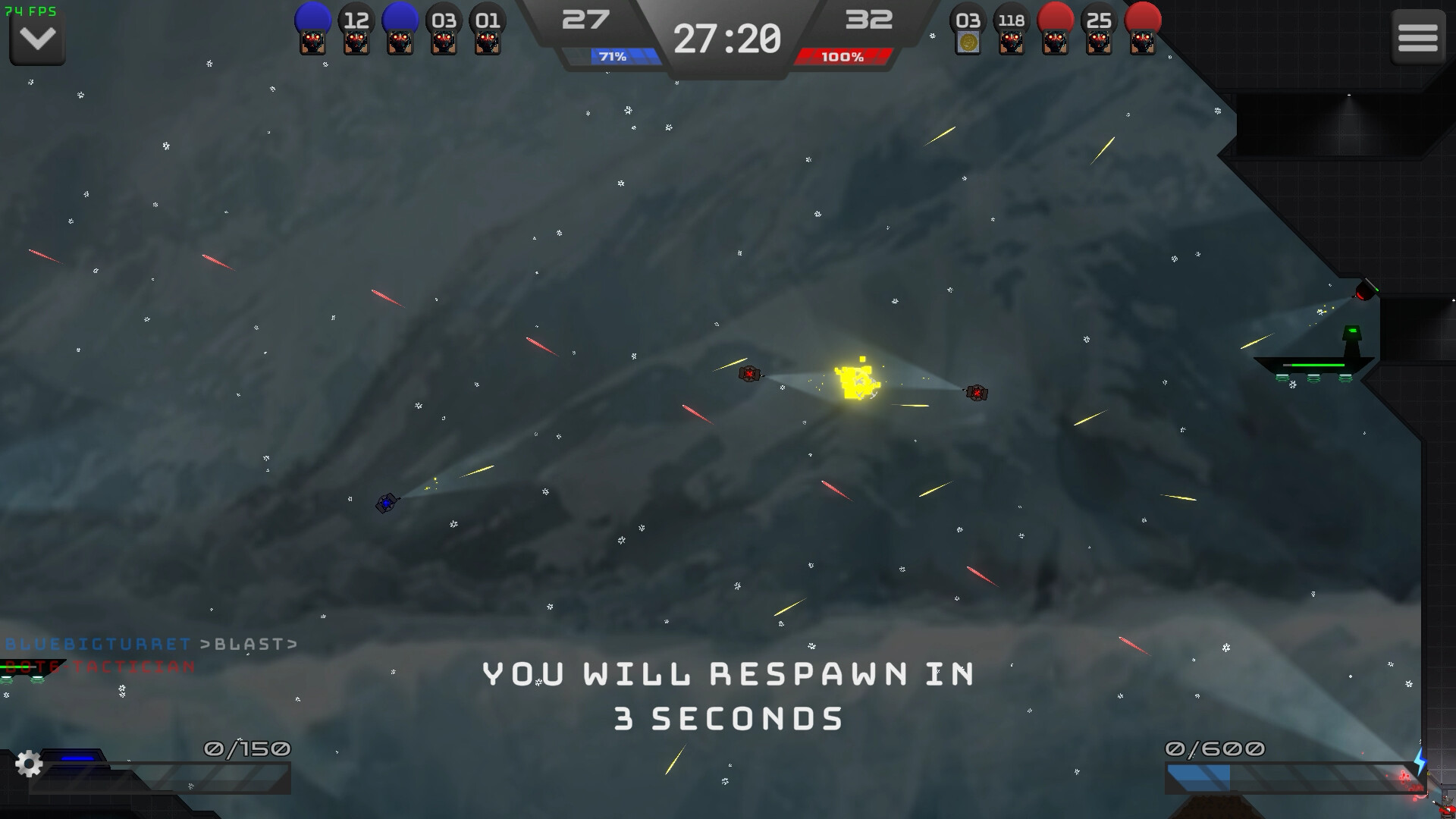
Task: Click the 0/600 ammo counter display
Action: [1213, 747]
